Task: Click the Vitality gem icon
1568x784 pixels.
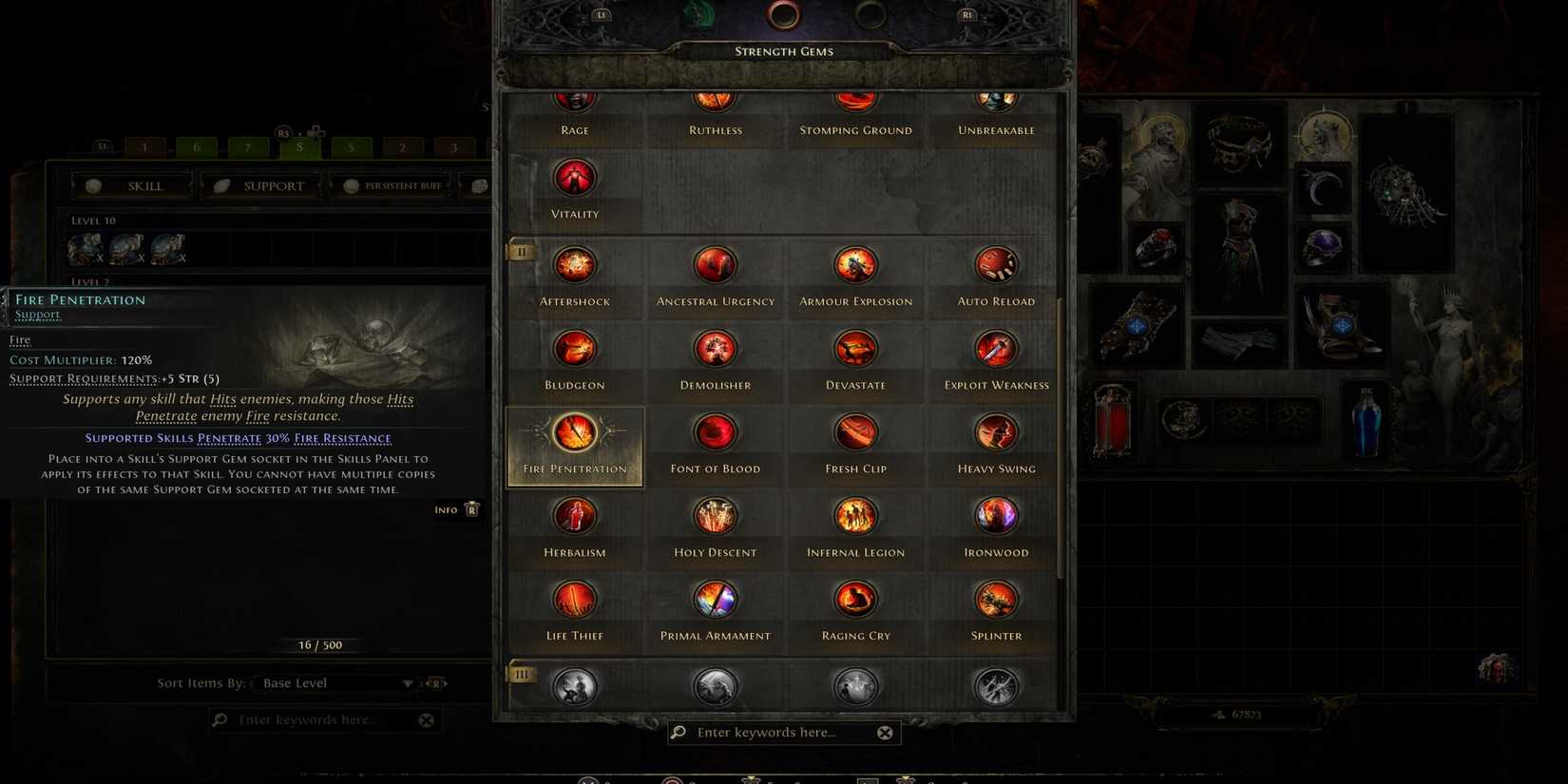Action: coord(575,177)
